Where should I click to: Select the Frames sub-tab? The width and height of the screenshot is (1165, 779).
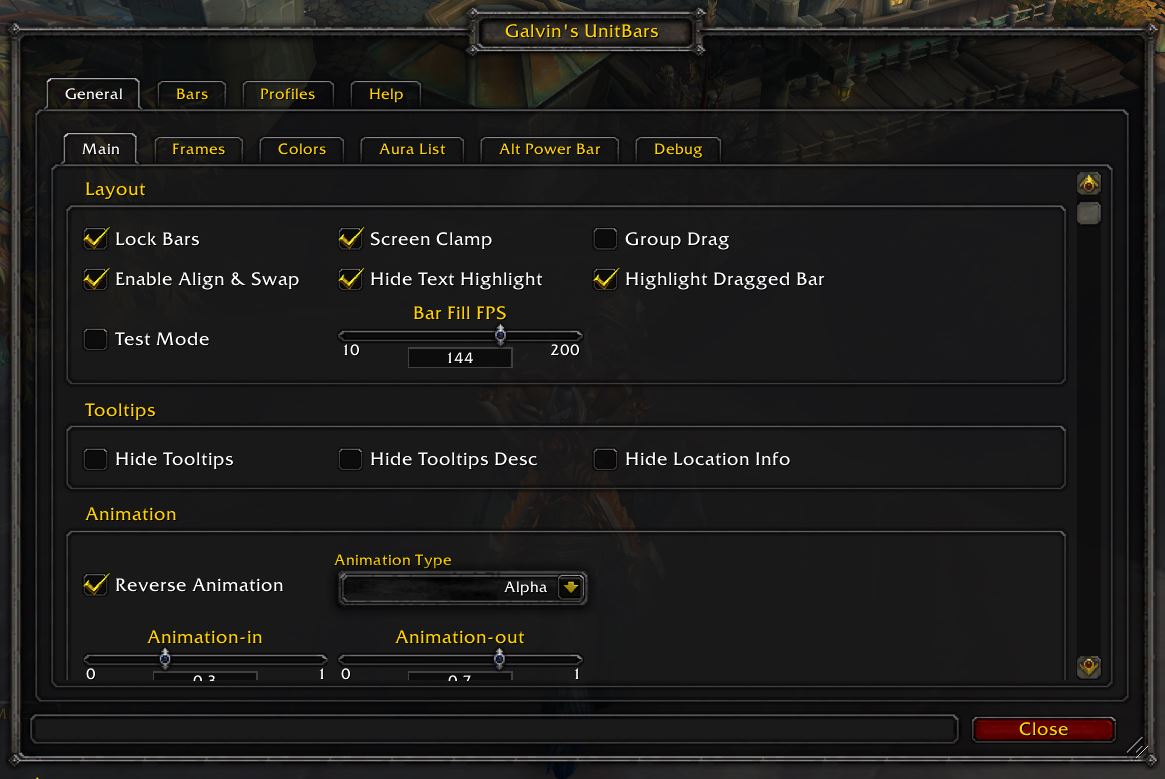pyautogui.click(x=198, y=149)
